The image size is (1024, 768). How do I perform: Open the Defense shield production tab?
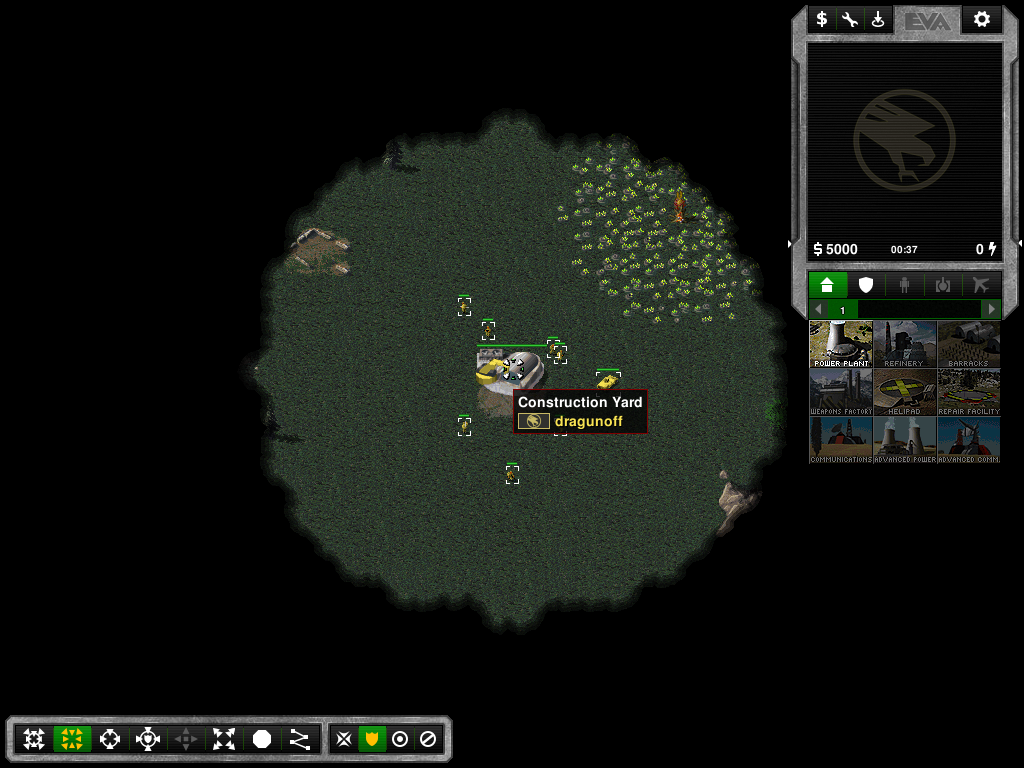[x=866, y=285]
